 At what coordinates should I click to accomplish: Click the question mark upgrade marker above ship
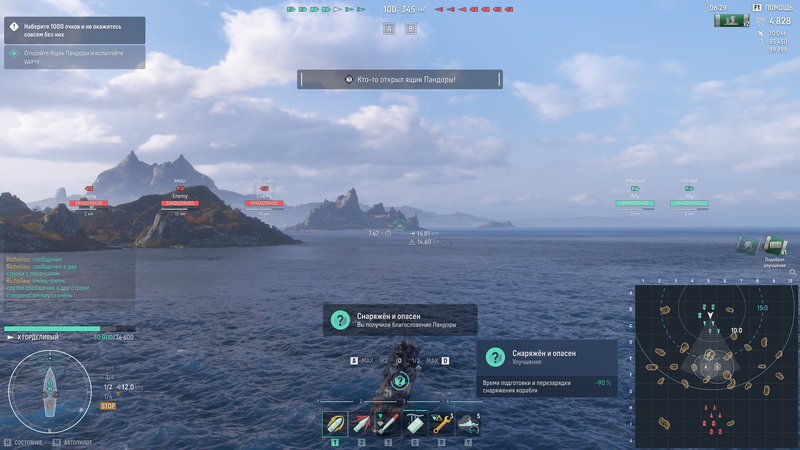coord(400,380)
